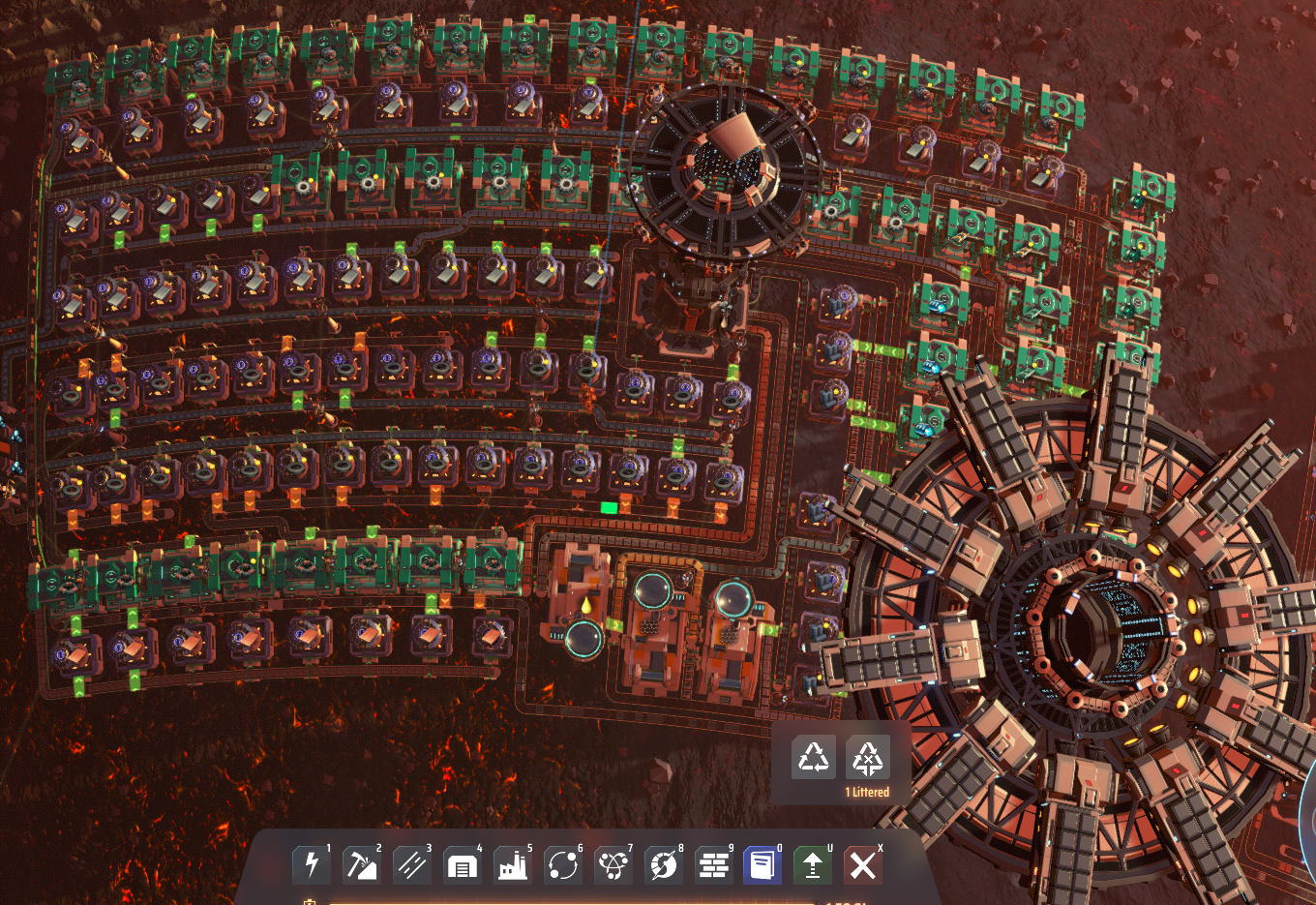This screenshot has height=905, width=1316.
Task: Activate the green upgrade arrow tool
Action: 813,863
